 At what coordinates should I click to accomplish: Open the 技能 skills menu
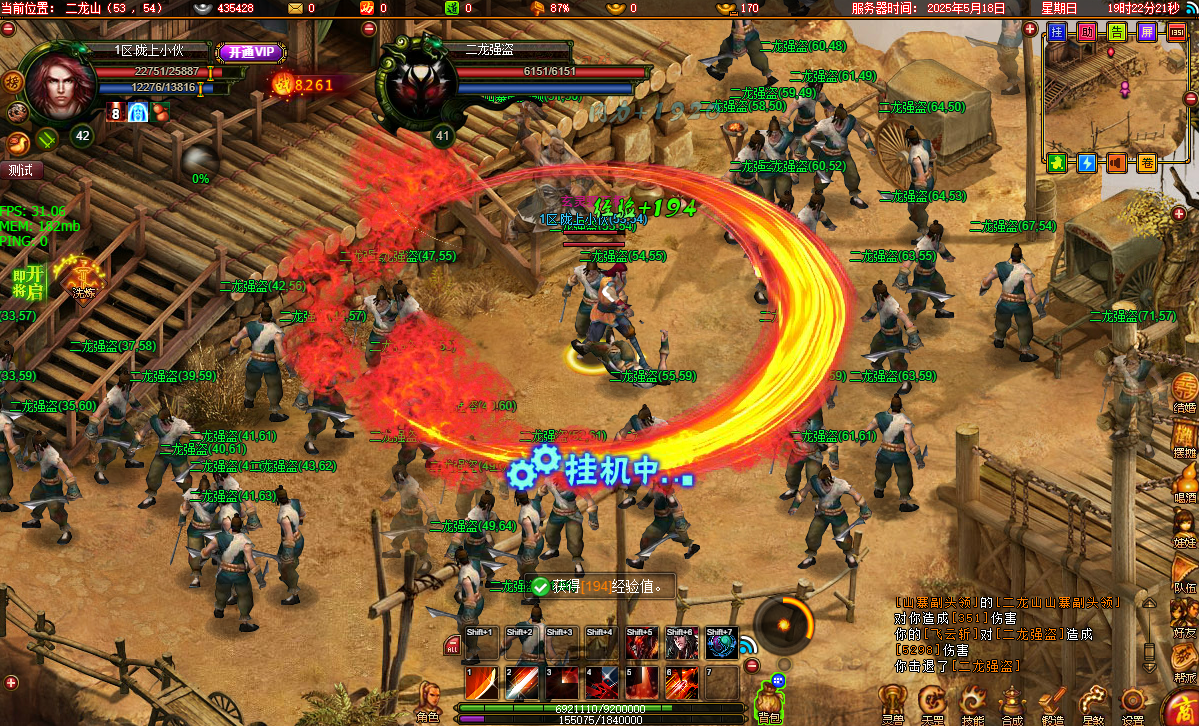972,703
